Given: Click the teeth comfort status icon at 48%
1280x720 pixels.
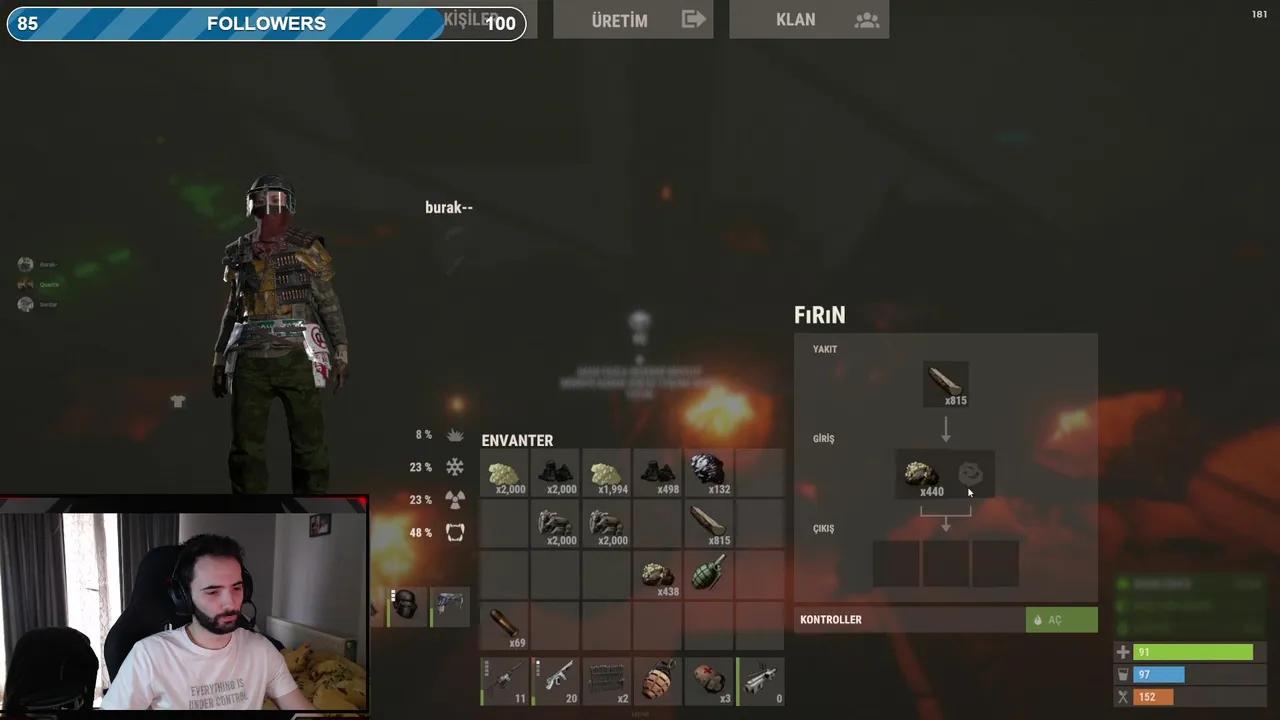Looking at the screenshot, I should [x=455, y=532].
